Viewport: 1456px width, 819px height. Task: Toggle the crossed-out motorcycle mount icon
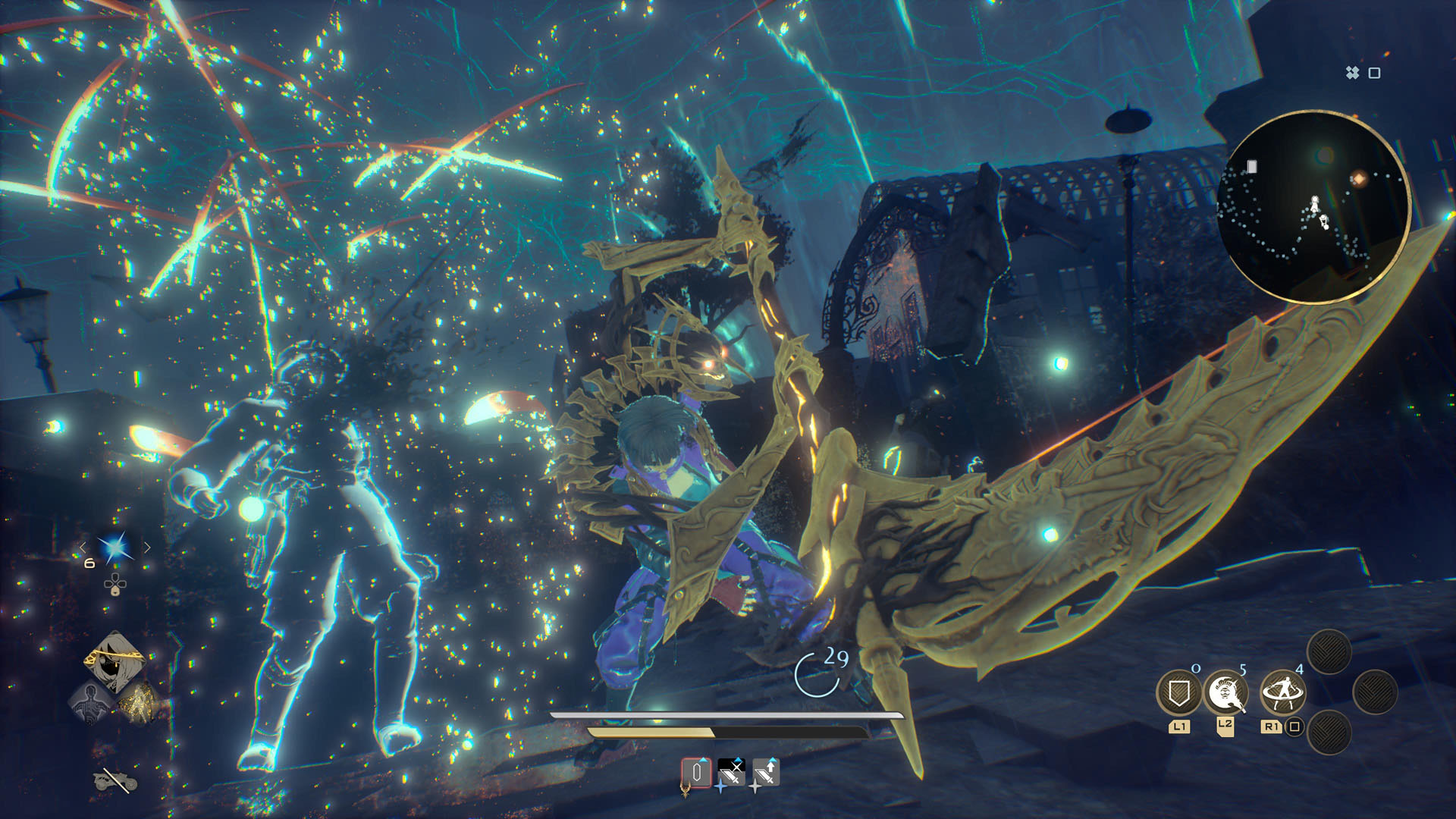point(115,781)
